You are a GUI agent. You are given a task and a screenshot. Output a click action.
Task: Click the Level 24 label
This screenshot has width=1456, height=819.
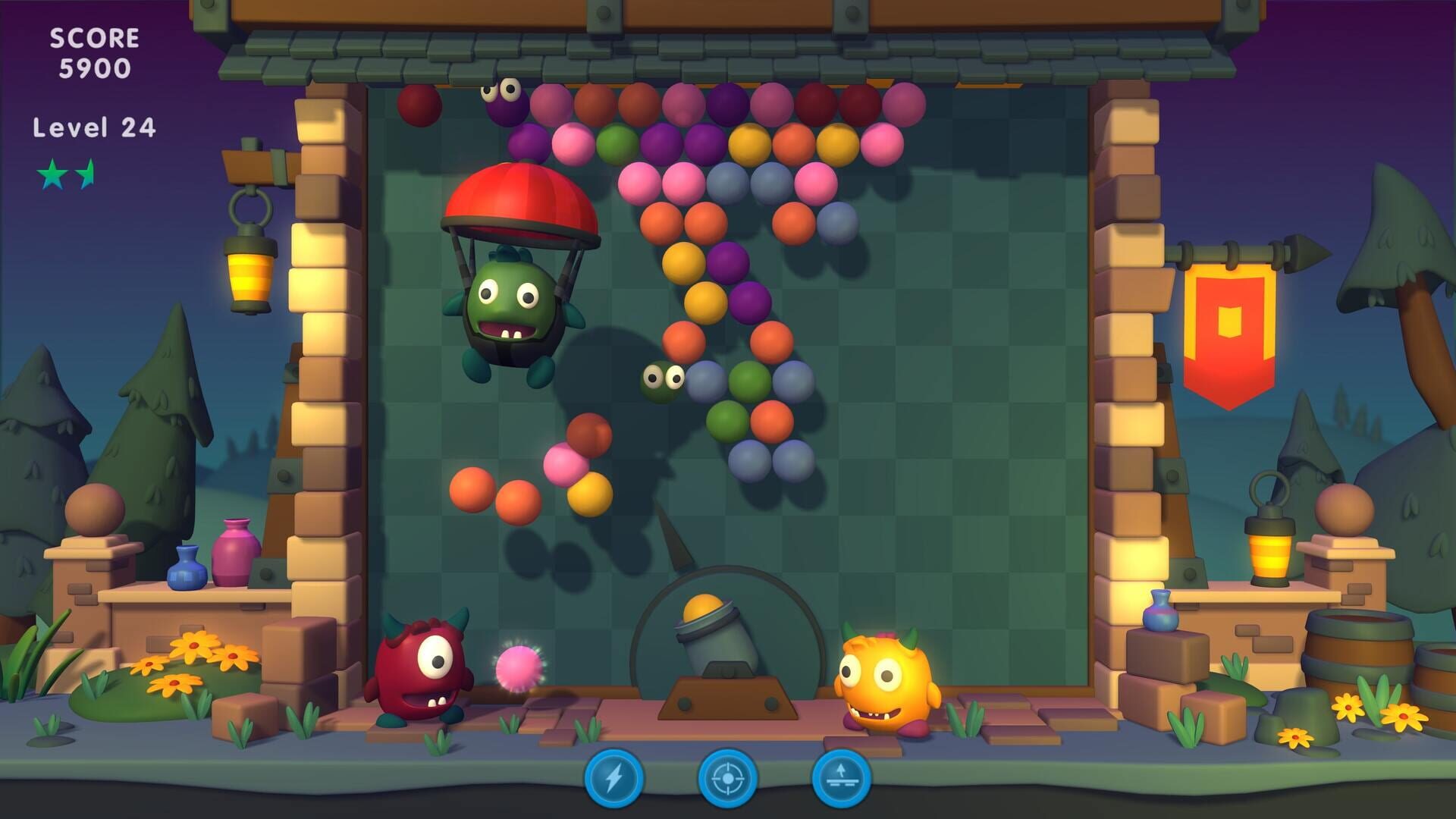(93, 127)
